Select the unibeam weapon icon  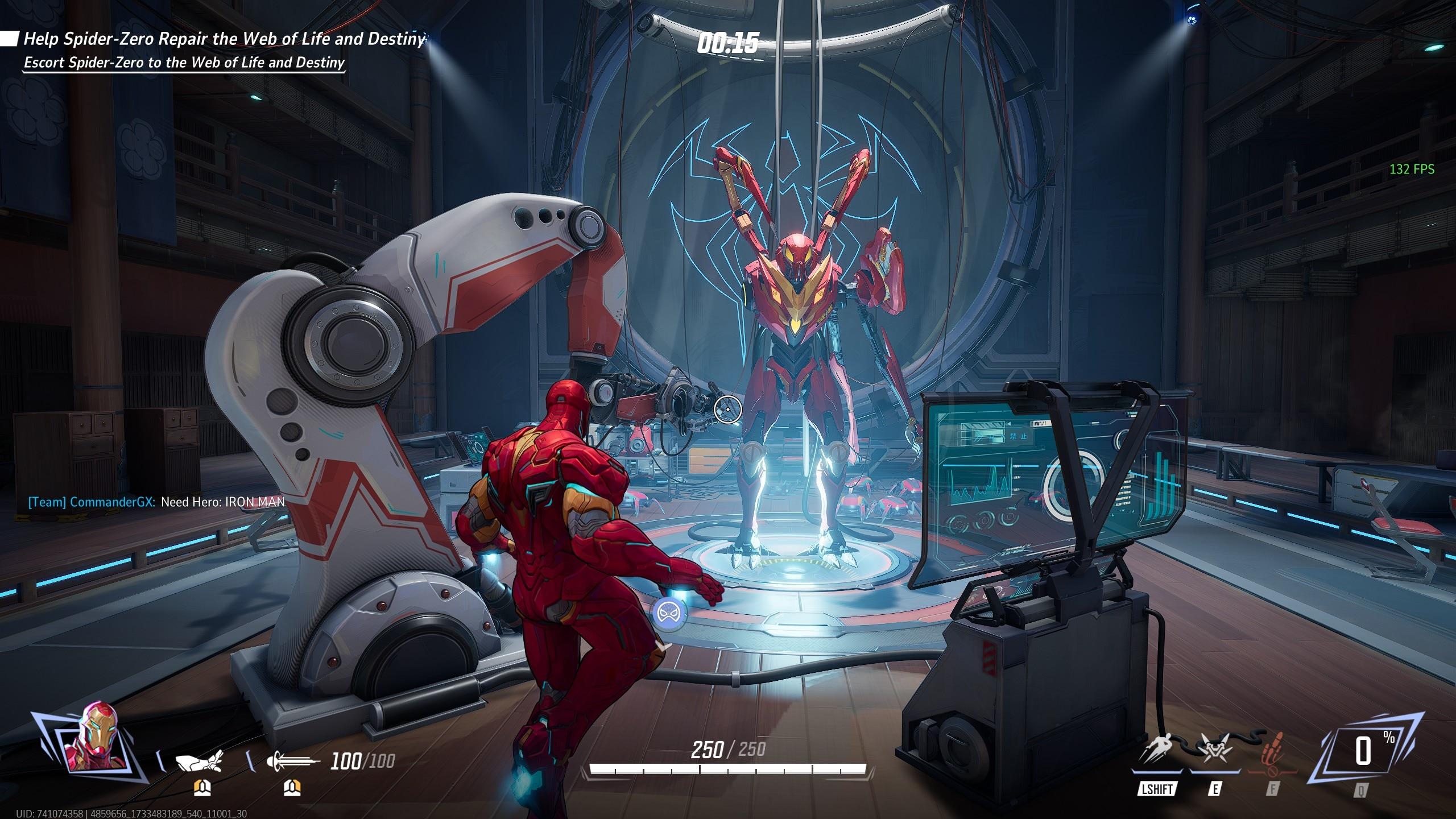[x=292, y=761]
